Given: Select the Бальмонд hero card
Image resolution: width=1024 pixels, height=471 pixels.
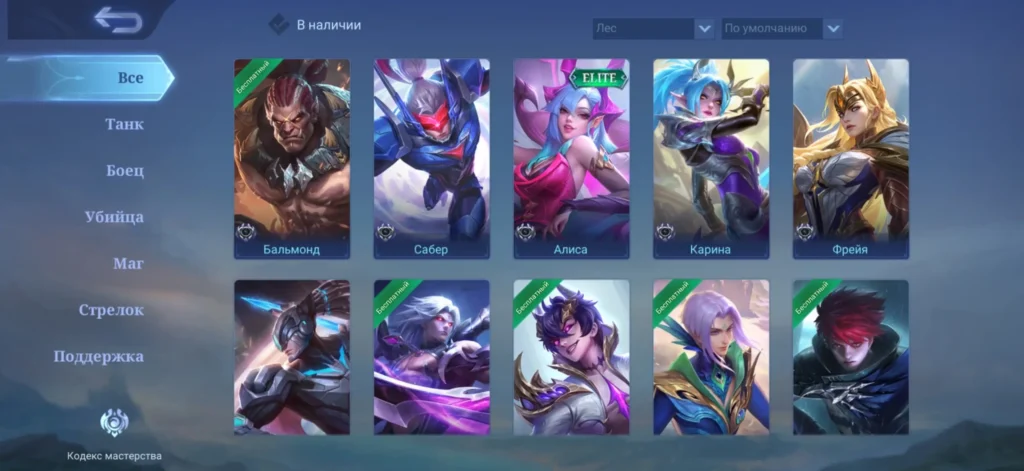Looking at the screenshot, I should [292, 159].
